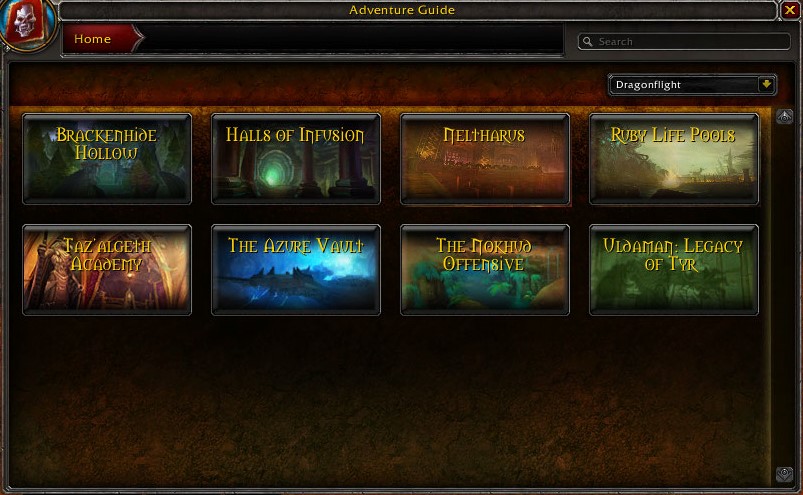Click the red skull portrait icon
Screen dimensions: 803x495
coord(27,24)
